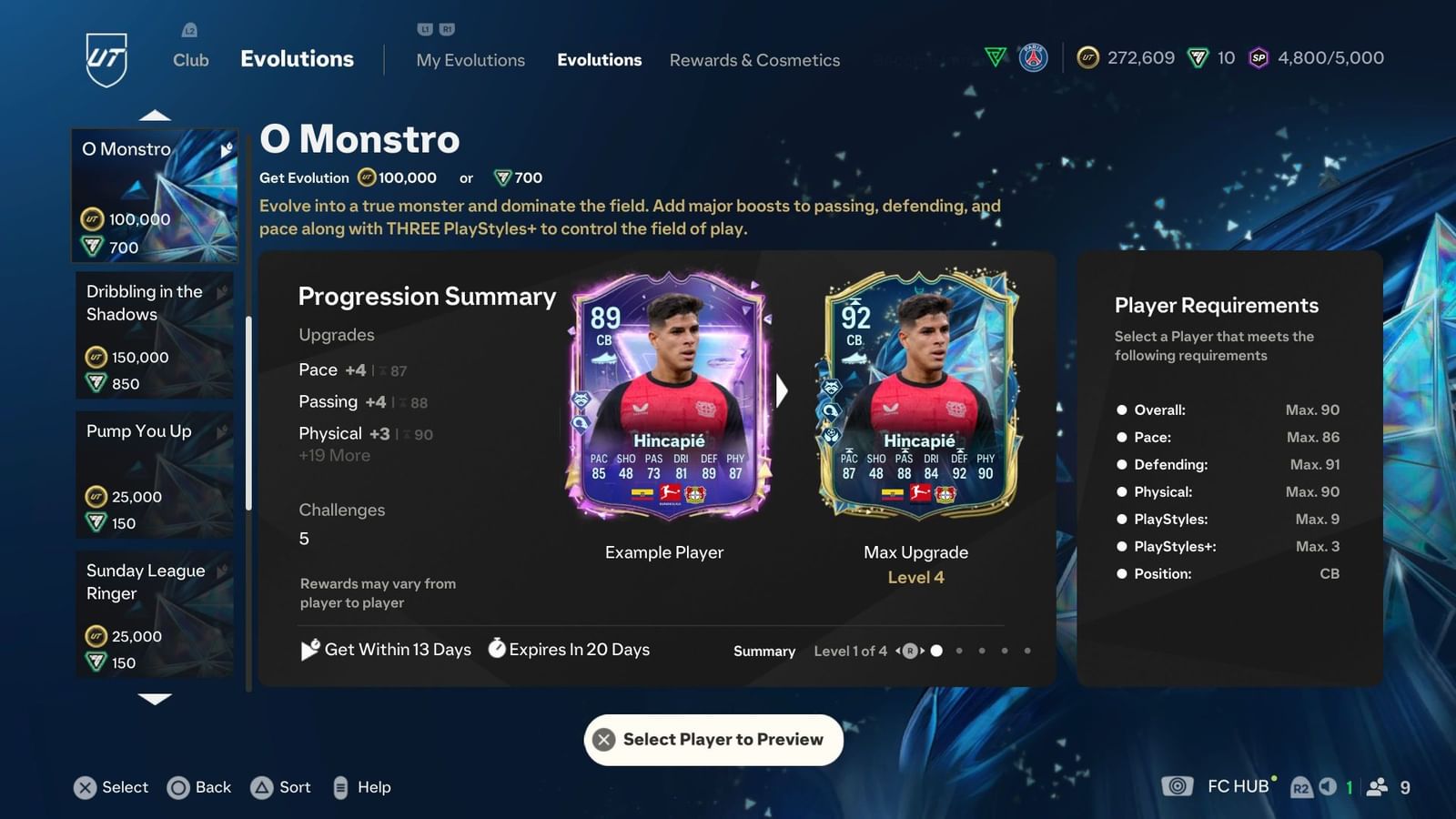1456x819 pixels.
Task: Open the SP season points icon
Action: click(1257, 57)
